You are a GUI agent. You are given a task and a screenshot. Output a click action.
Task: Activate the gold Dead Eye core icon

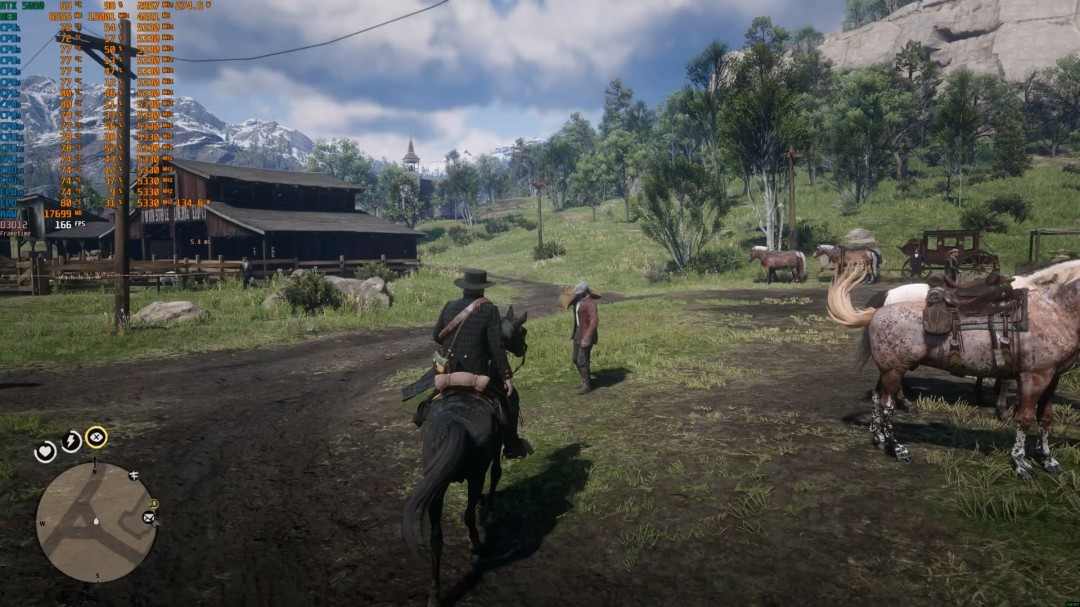tap(96, 437)
